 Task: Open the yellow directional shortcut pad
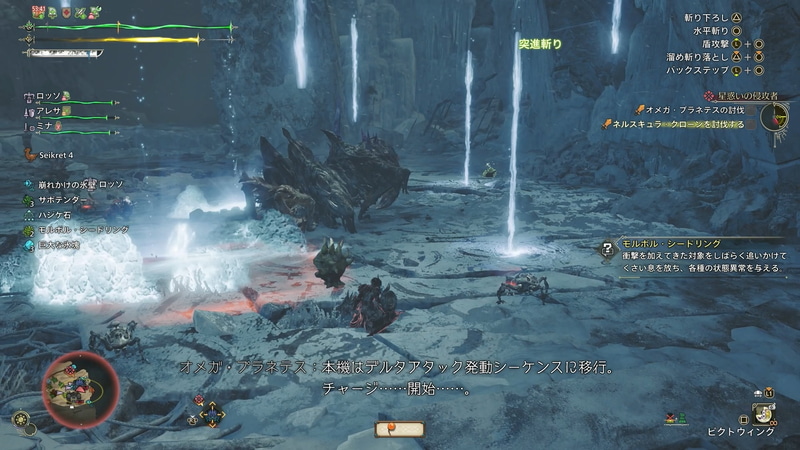click(211, 412)
